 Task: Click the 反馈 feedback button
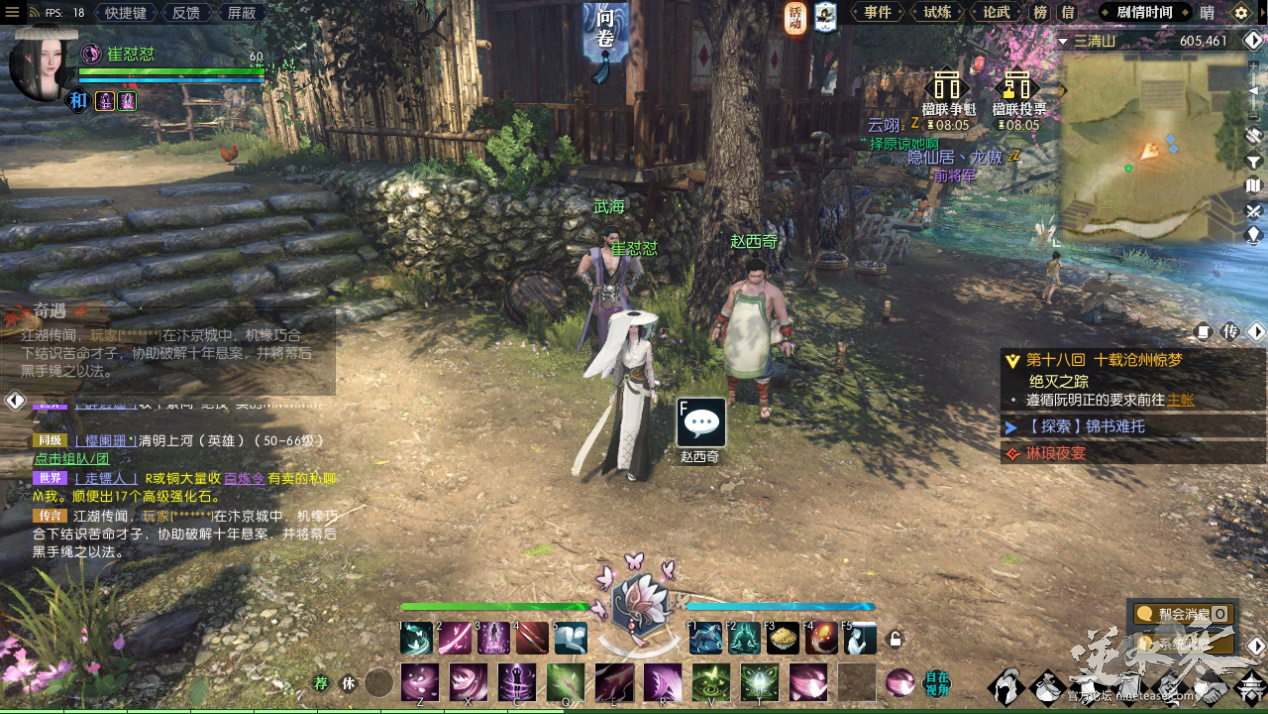[x=186, y=13]
